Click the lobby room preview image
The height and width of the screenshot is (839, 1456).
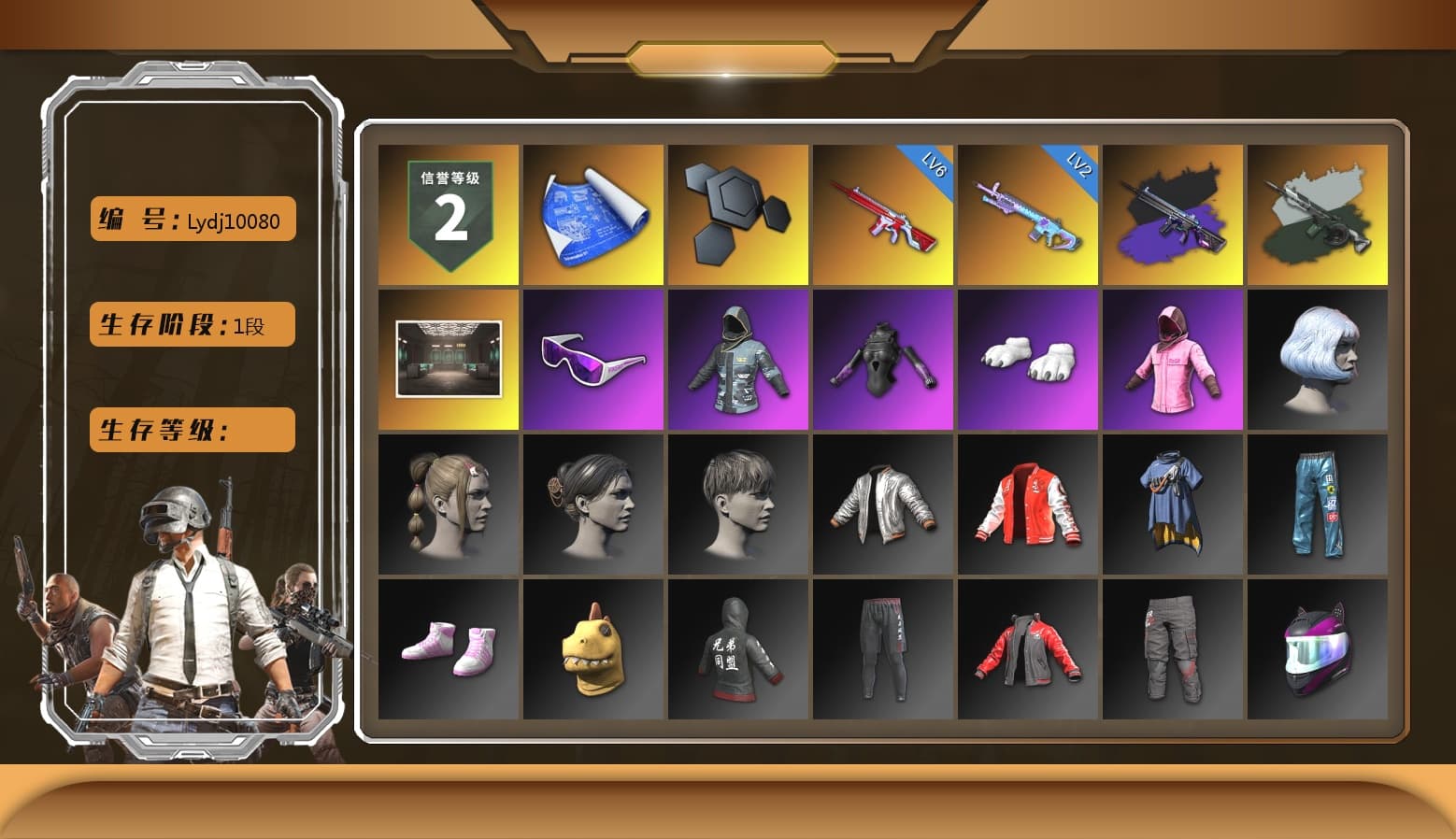click(x=449, y=360)
